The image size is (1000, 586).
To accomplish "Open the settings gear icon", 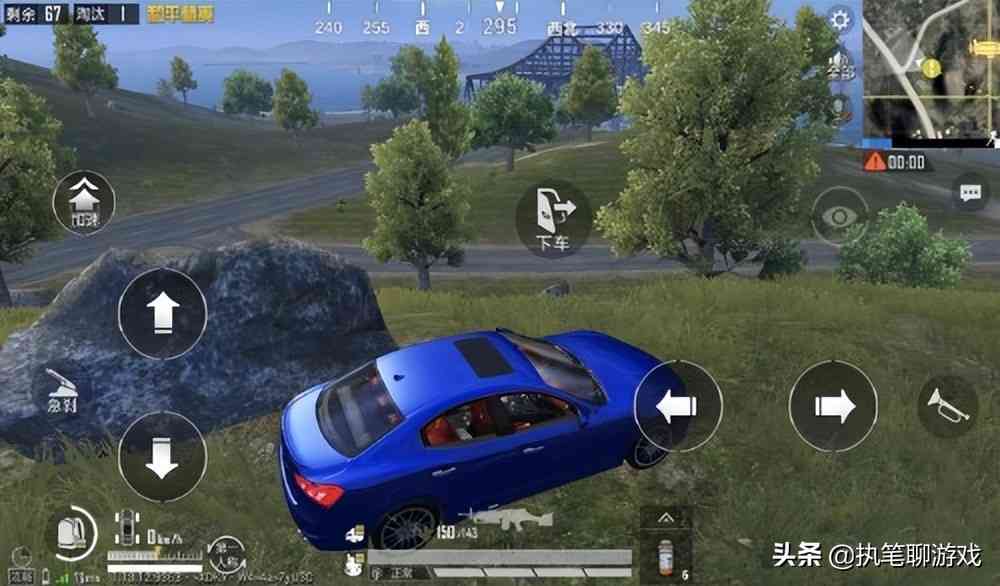I will click(x=840, y=19).
